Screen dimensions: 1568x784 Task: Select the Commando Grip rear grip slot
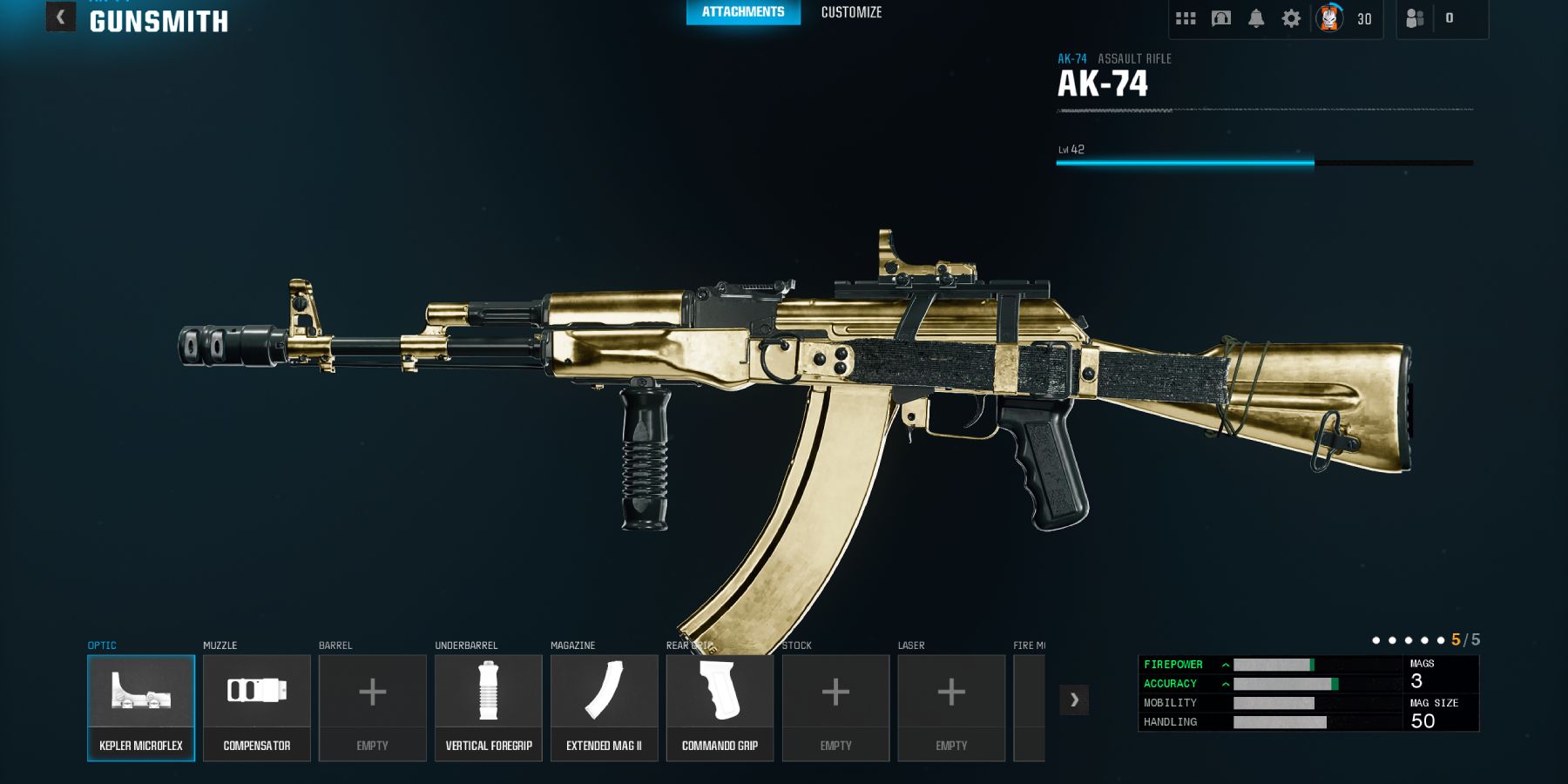720,707
